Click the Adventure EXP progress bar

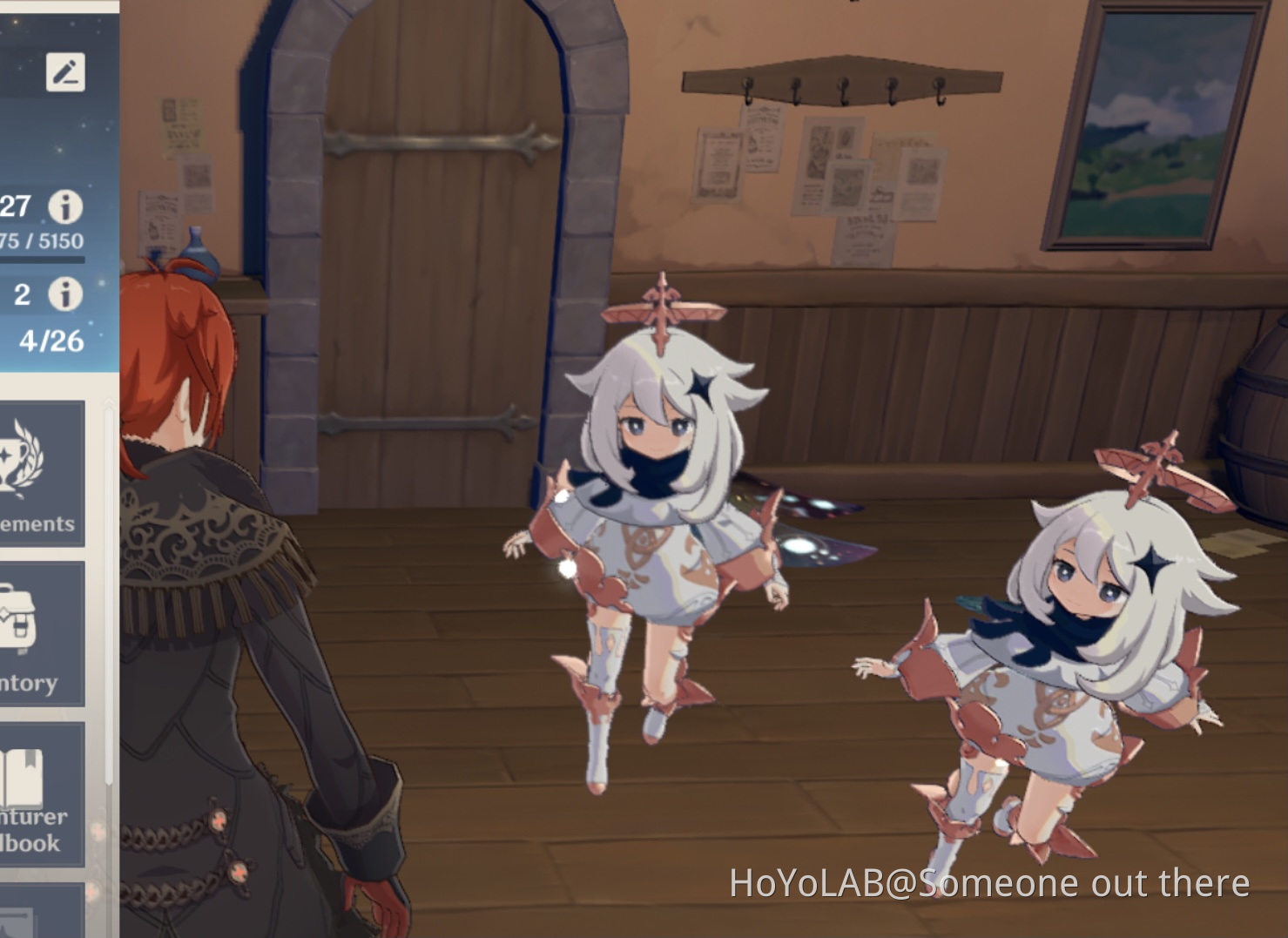42,257
